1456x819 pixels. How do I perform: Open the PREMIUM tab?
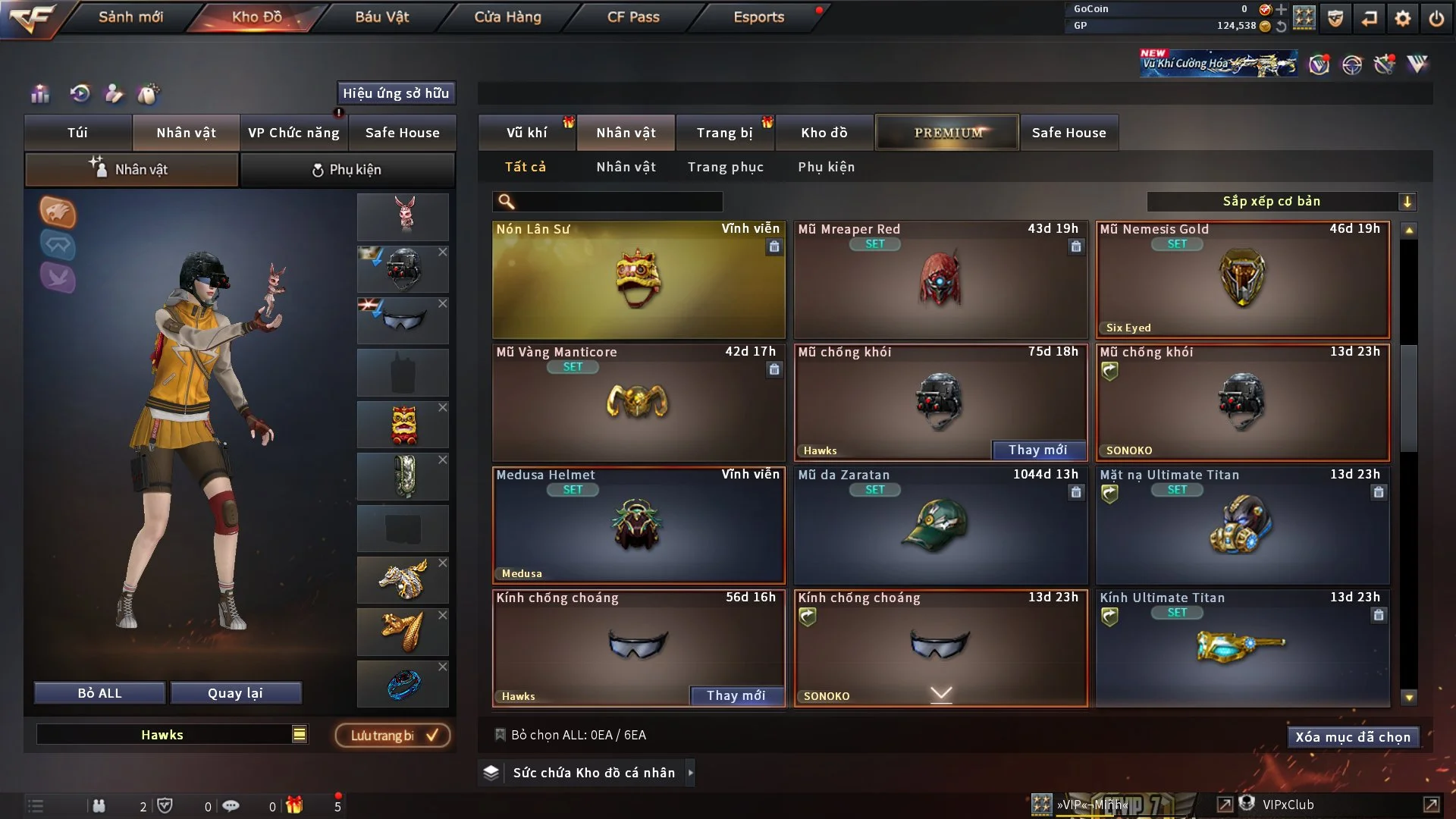(x=947, y=133)
